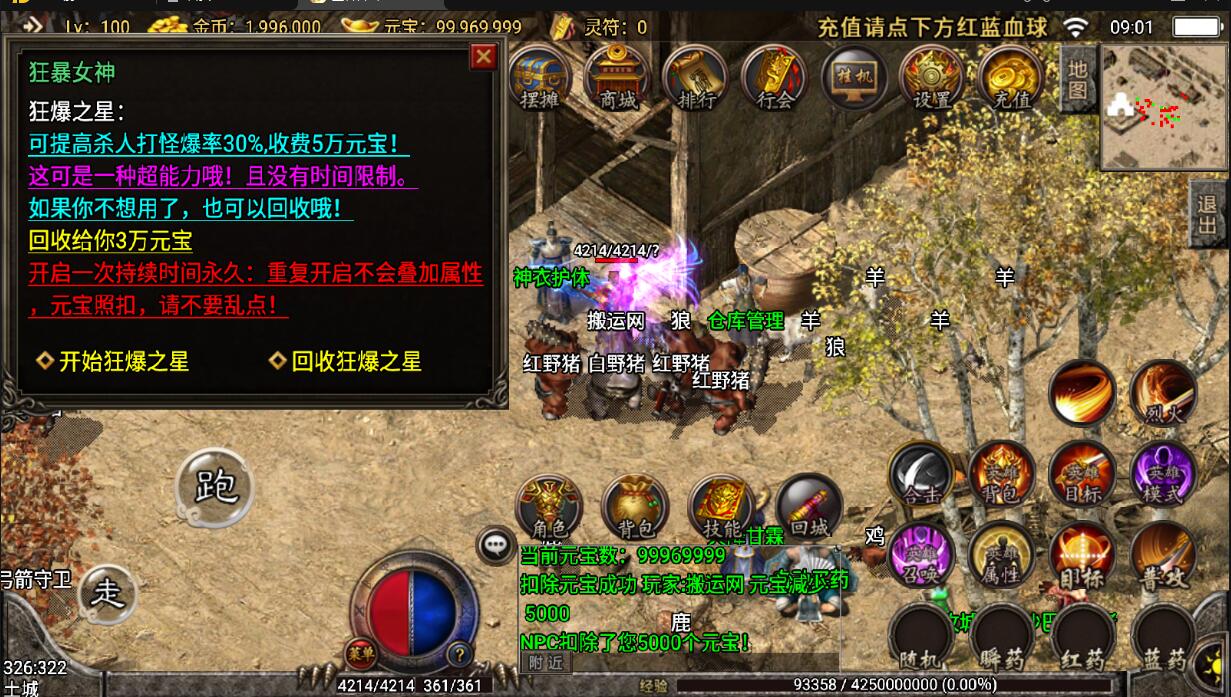Screen dimensions: 1231x697
Task: Switch movement to 跑 run mode
Action: [215, 487]
